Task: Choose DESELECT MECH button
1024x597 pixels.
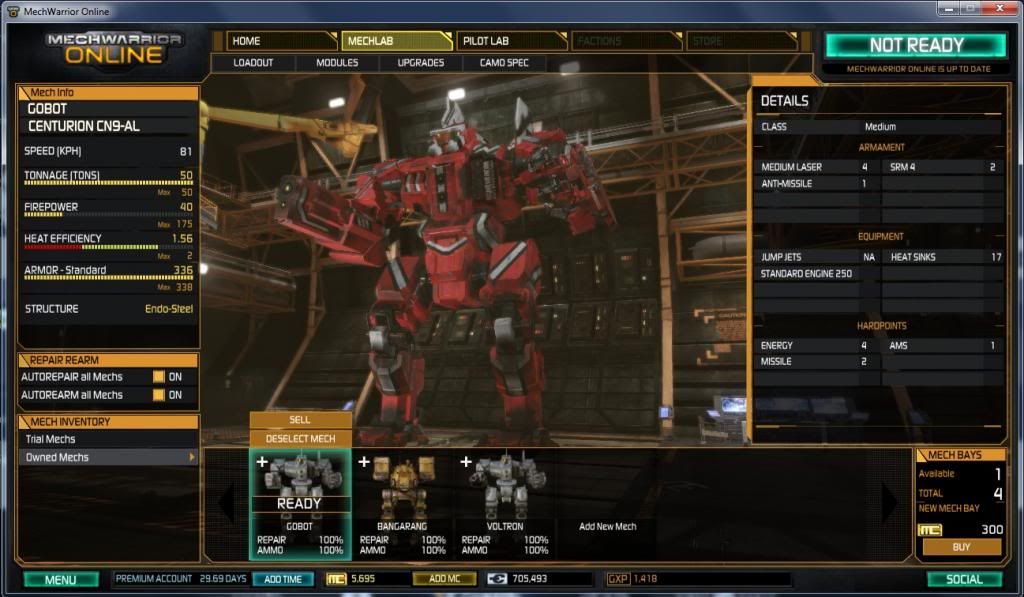Action: coord(300,438)
